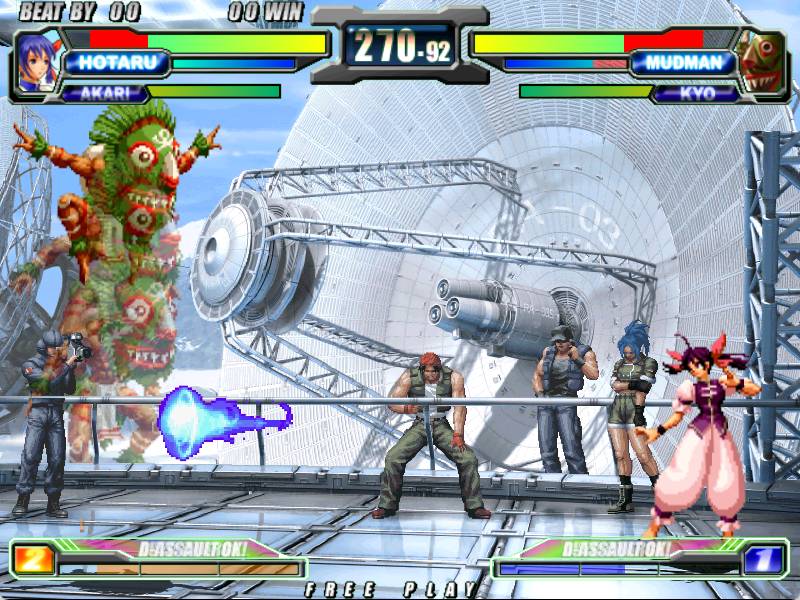Select the HOTARU name plate
The height and width of the screenshot is (600, 800).
[113, 63]
